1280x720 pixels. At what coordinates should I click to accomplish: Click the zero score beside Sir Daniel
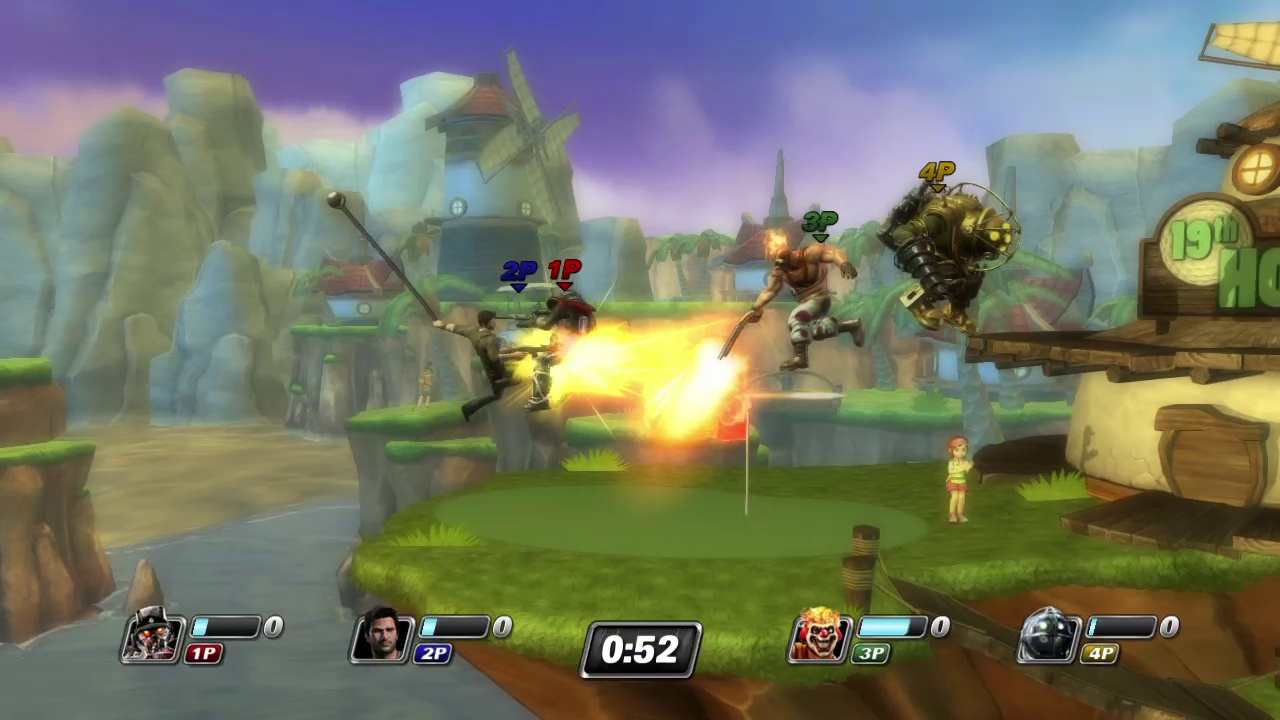point(273,626)
